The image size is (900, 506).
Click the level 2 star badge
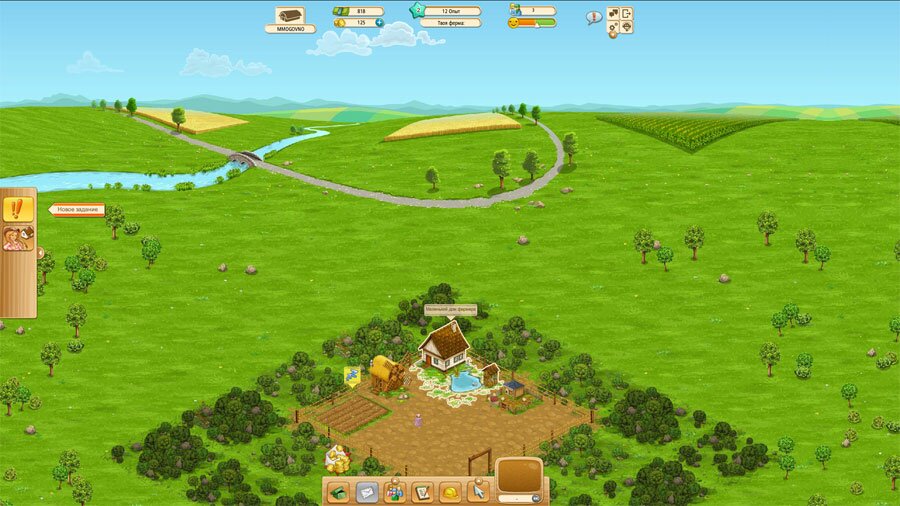coord(417,11)
